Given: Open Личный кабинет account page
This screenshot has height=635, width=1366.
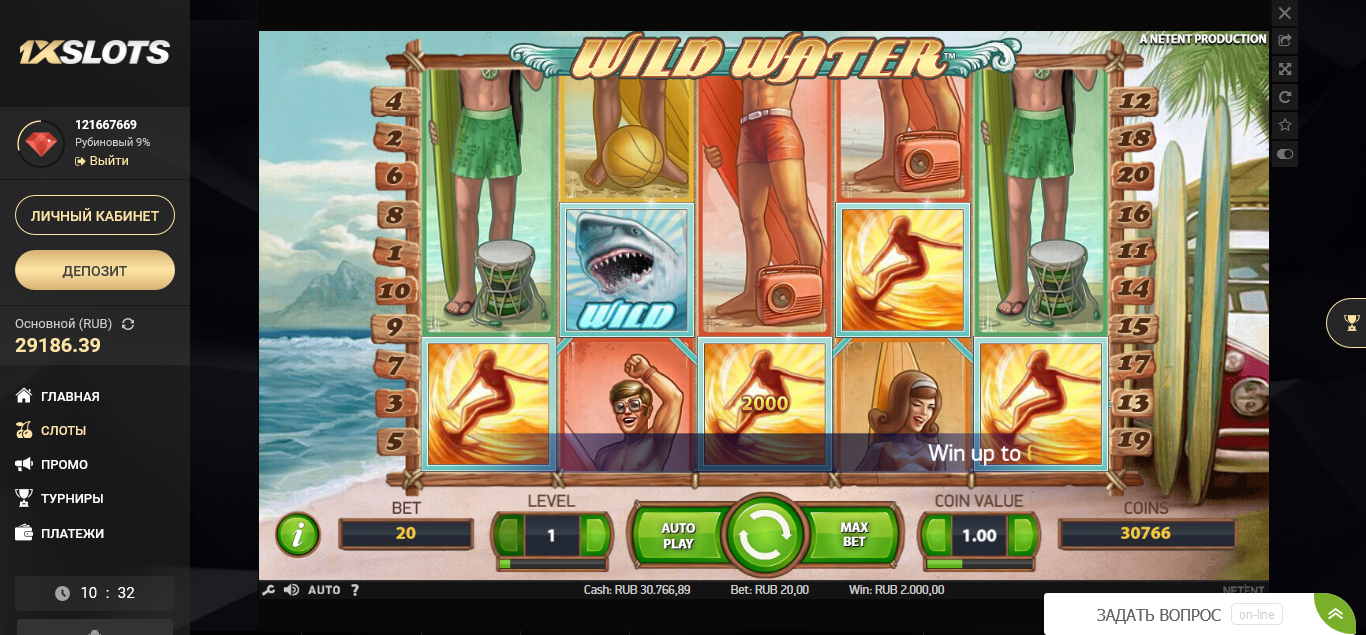Looking at the screenshot, I should pos(95,215).
